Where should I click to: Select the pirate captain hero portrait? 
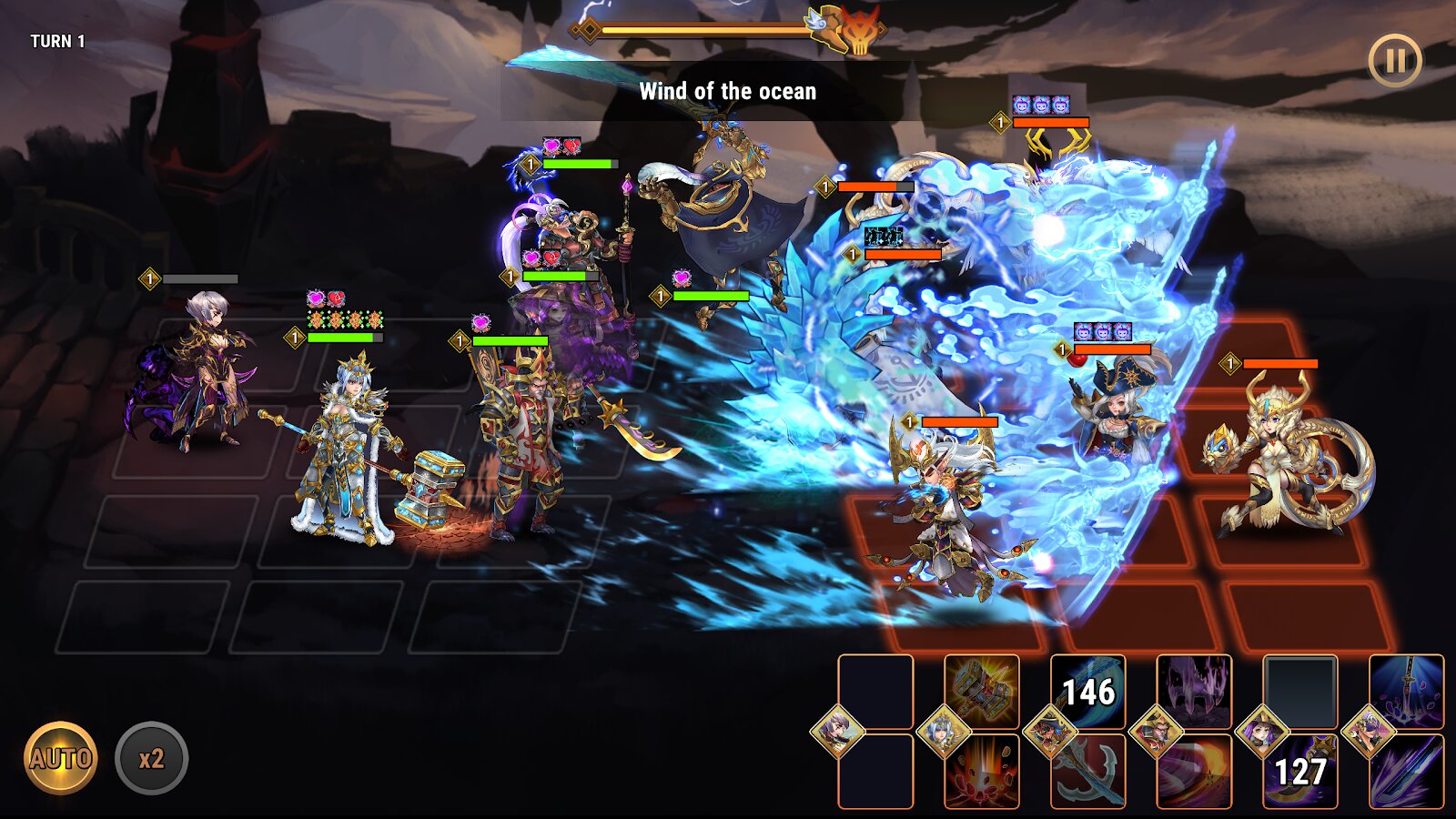tap(1050, 731)
